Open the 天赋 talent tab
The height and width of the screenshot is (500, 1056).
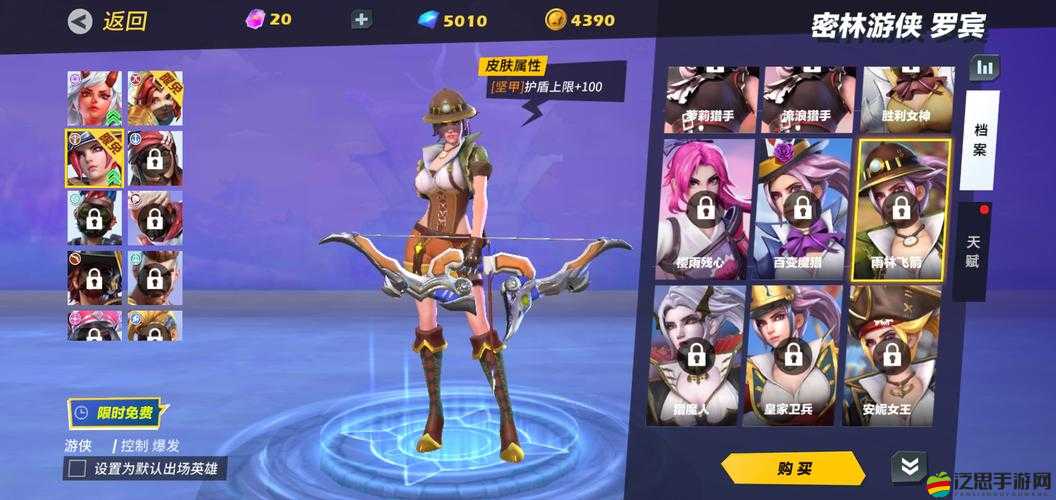pyautogui.click(x=974, y=252)
